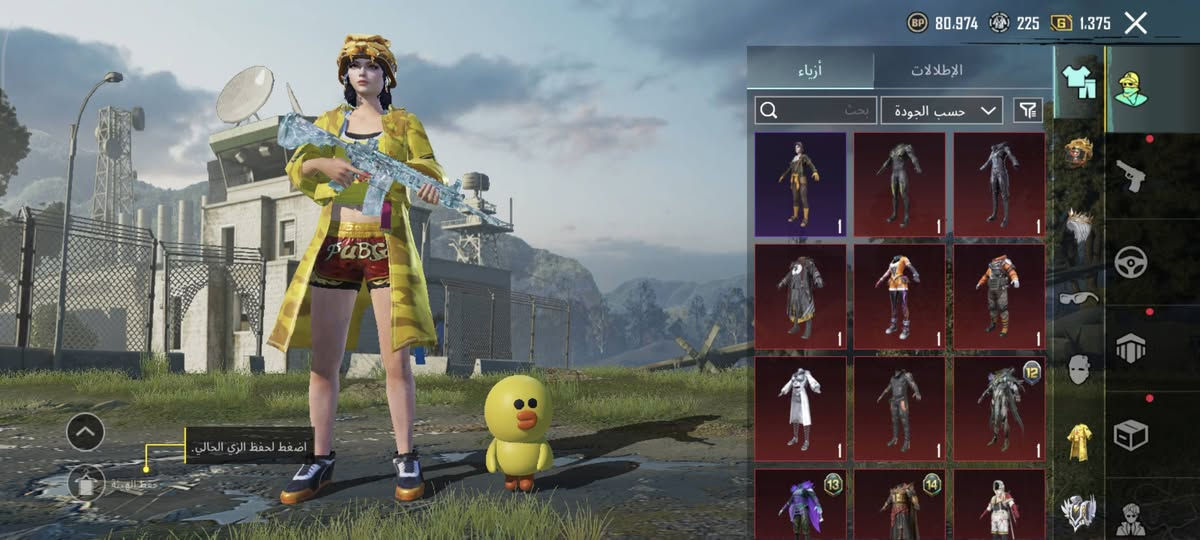Screen dimensions: 1200x540
Task: Close the inventory with the X button
Action: pyautogui.click(x=1135, y=23)
